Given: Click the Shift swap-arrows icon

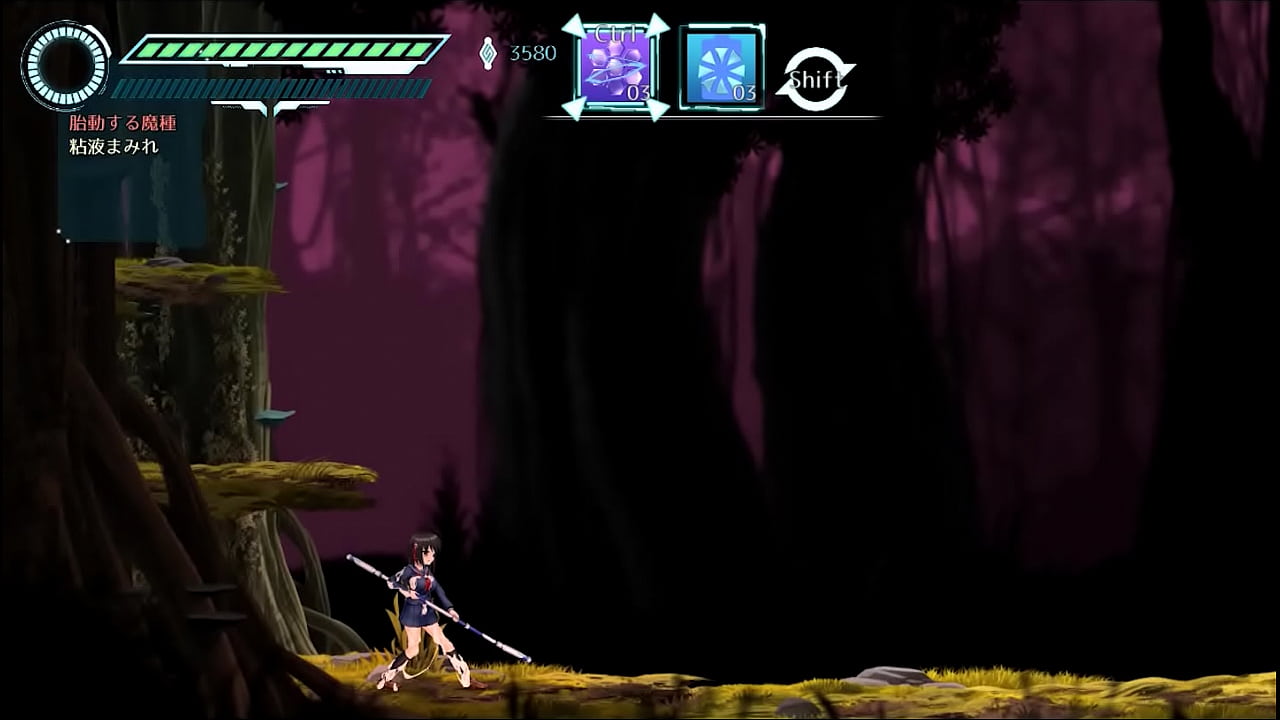Looking at the screenshot, I should pyautogui.click(x=816, y=79).
